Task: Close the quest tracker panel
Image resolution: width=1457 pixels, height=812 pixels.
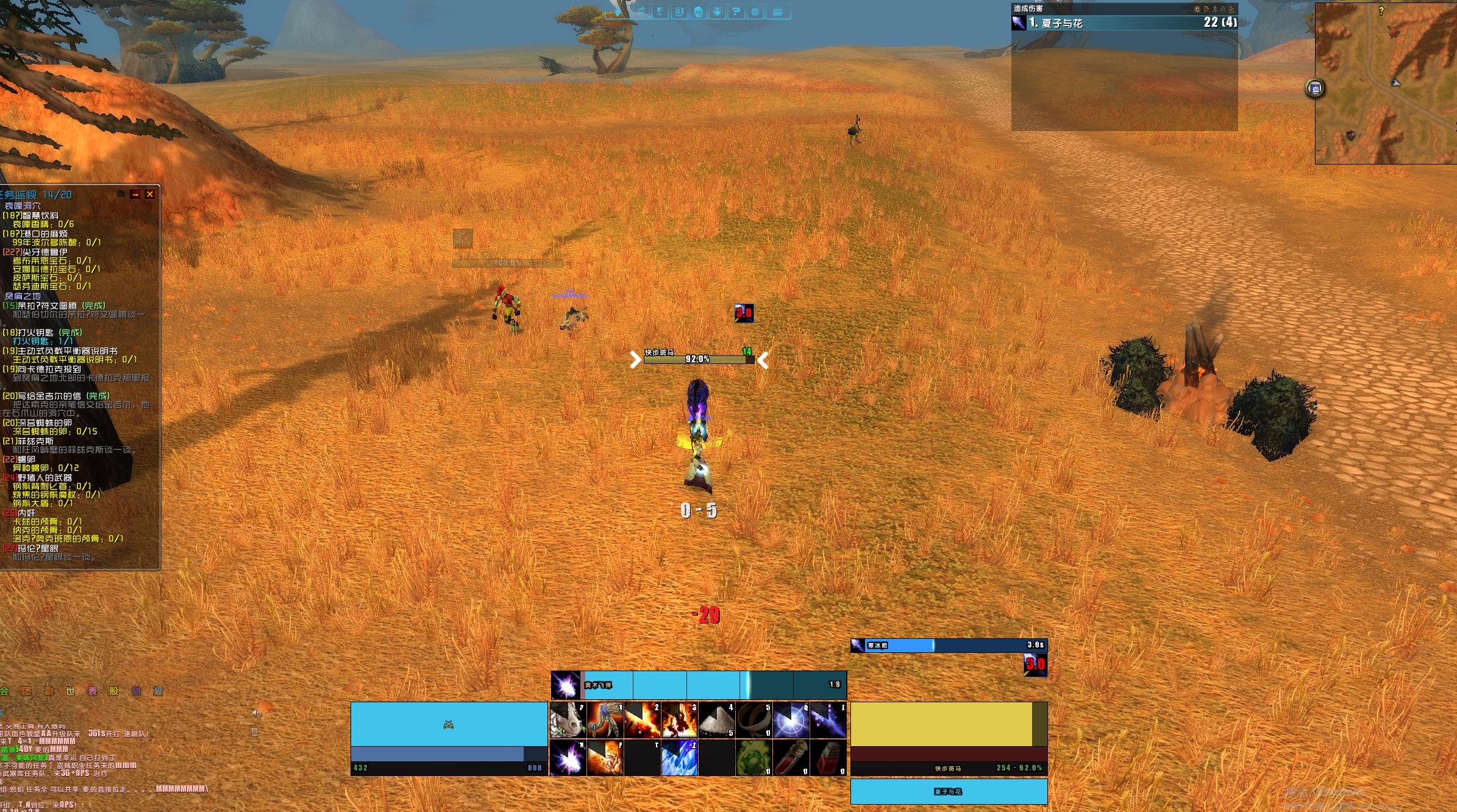Action: 150,194
